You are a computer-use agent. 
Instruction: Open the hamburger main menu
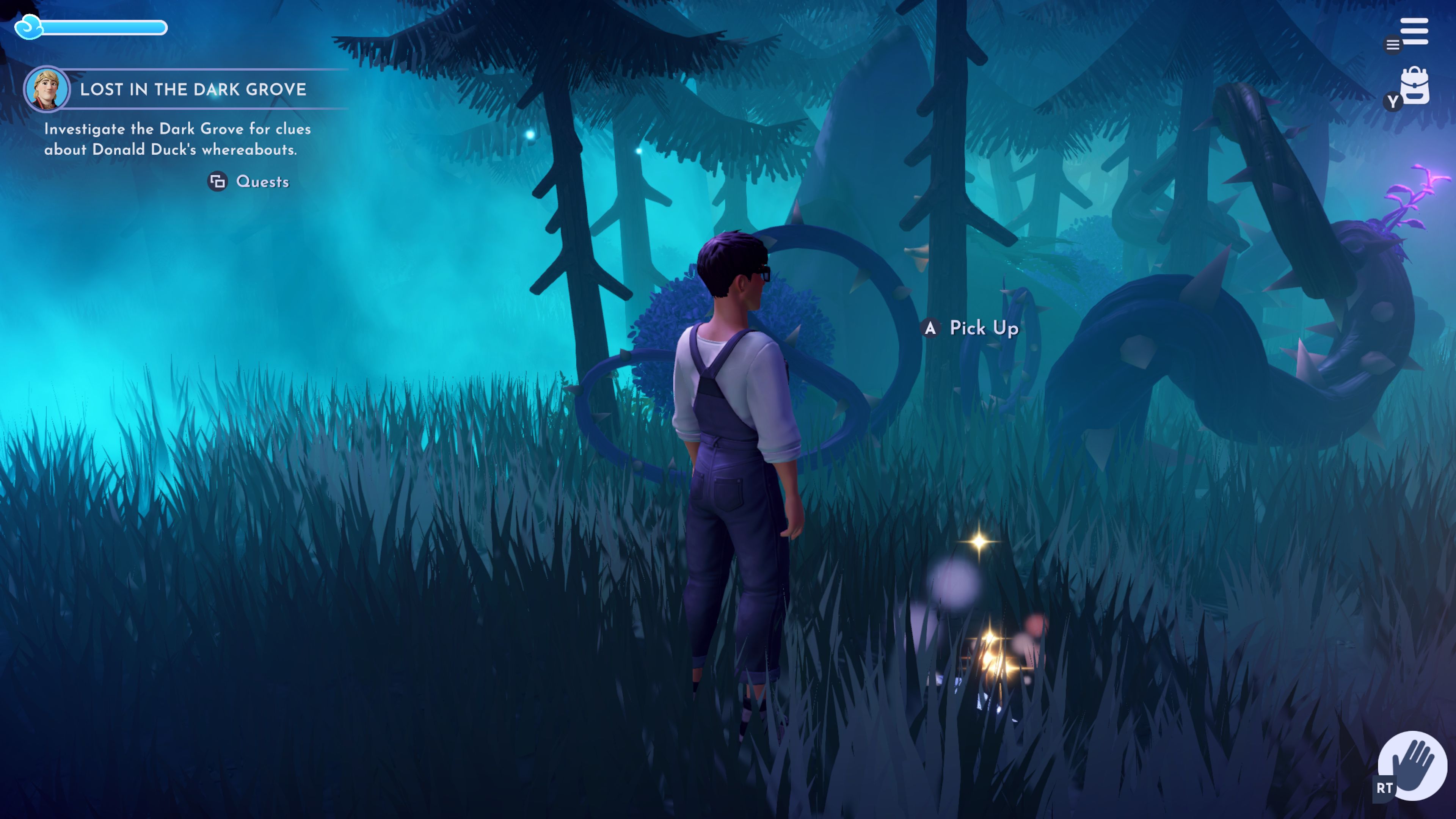pyautogui.click(x=1414, y=31)
